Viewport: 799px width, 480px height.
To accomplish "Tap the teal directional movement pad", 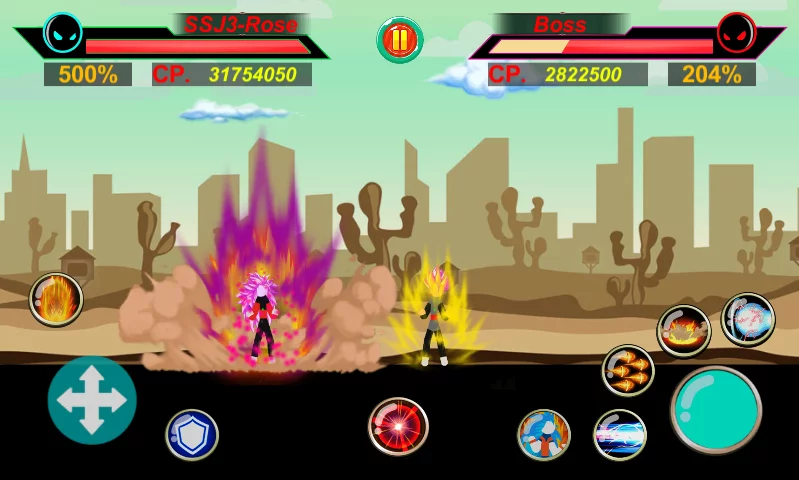I will tap(92, 400).
